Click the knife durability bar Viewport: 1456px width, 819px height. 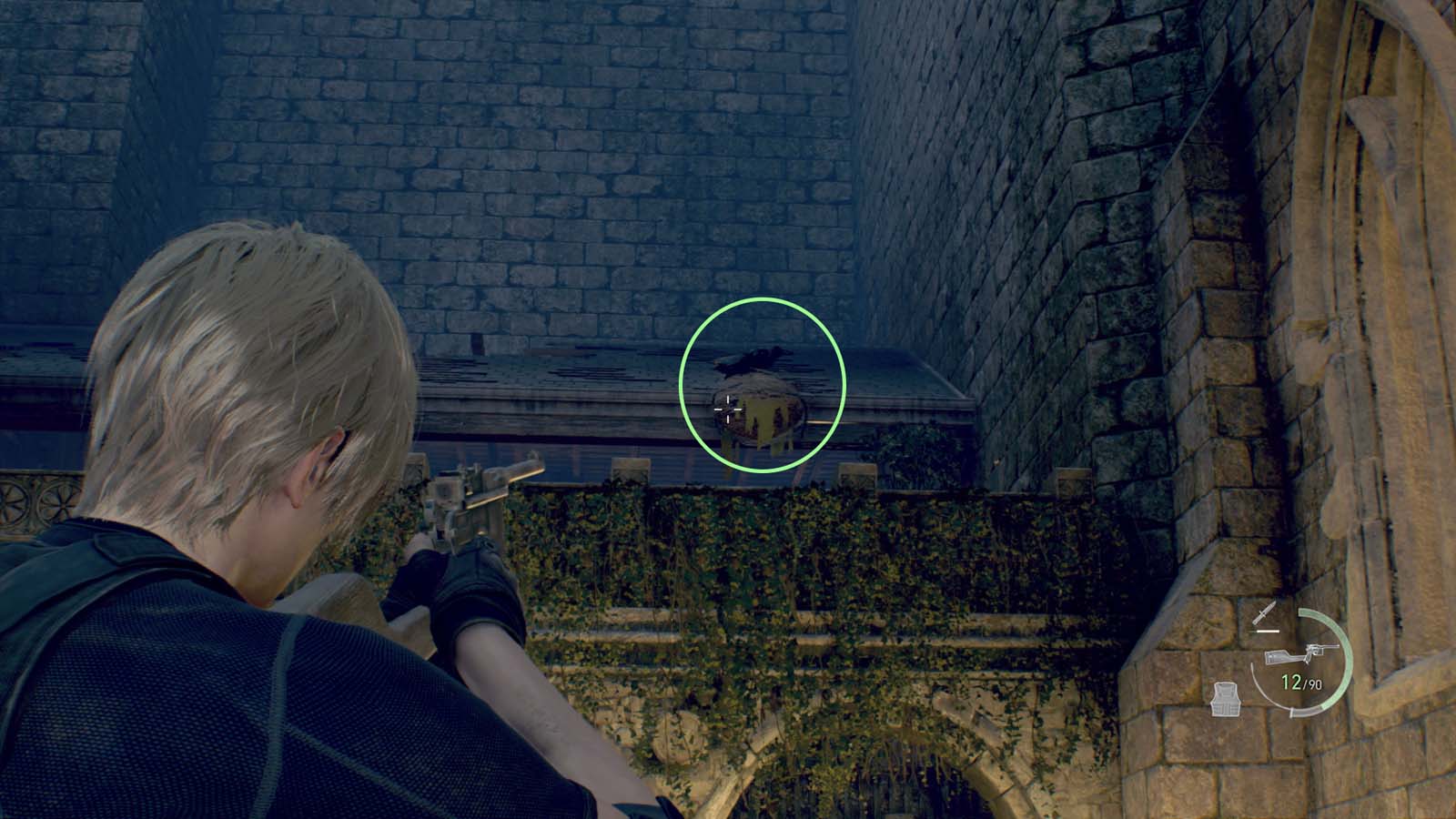coord(1268,631)
